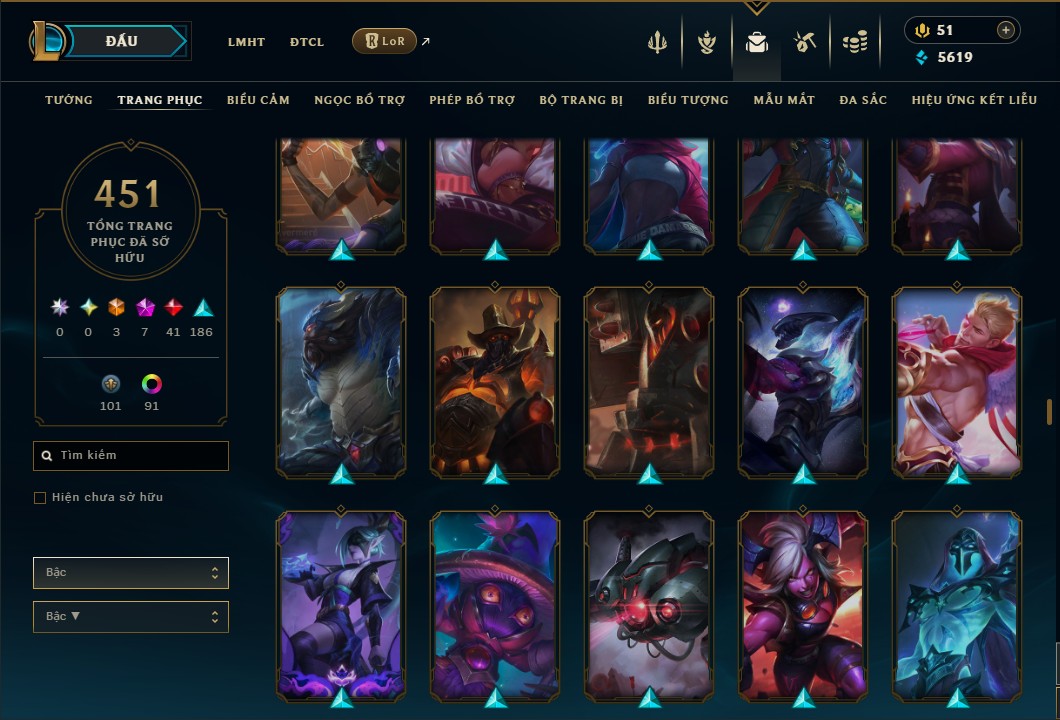
Task: Click the Tìm kiếm search field
Action: point(131,456)
